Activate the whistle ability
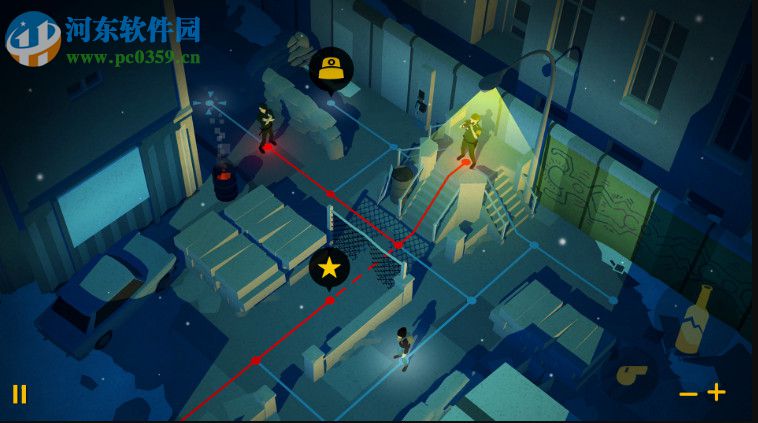 click(x=630, y=374)
